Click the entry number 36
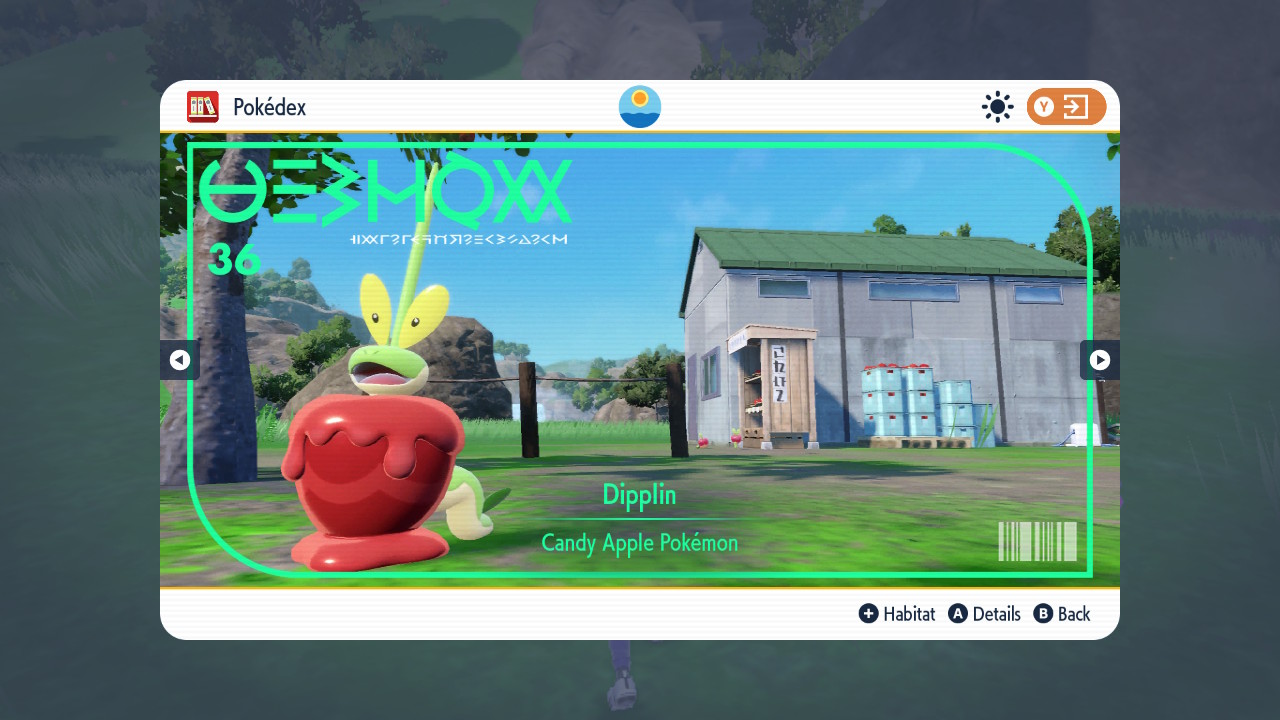The height and width of the screenshot is (720, 1280). pos(233,260)
